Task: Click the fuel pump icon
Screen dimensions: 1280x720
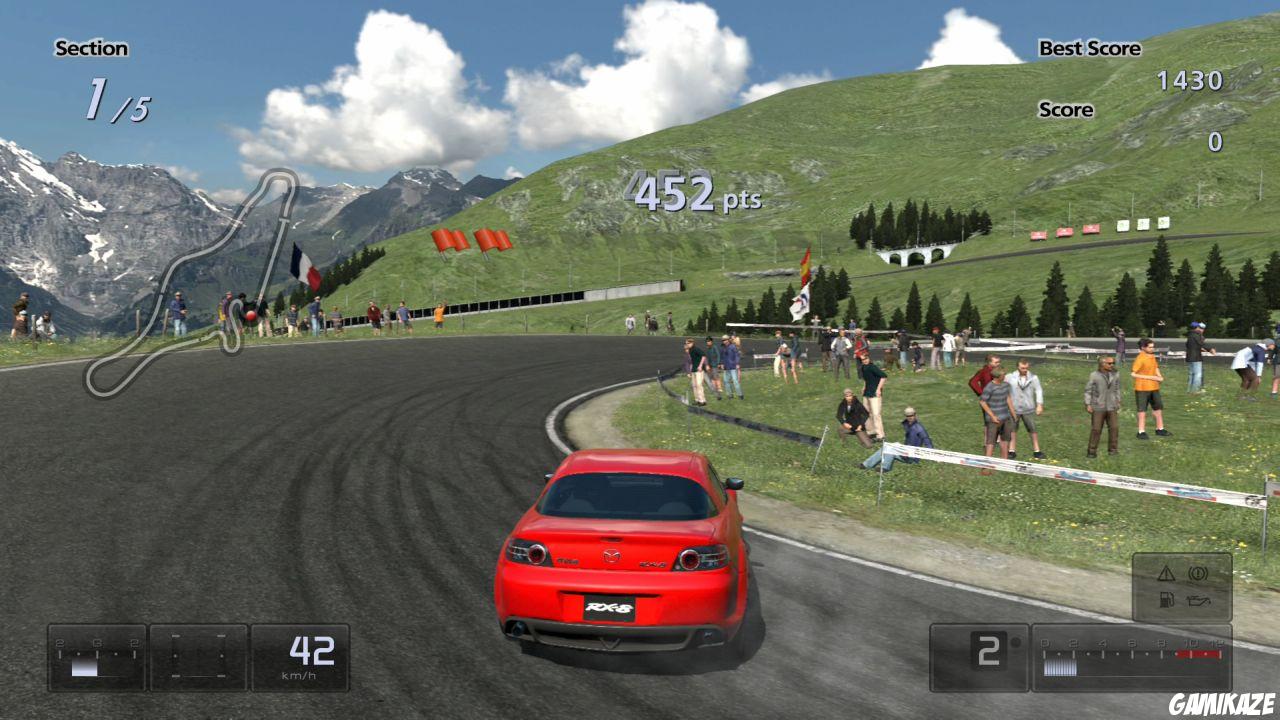Action: coord(1165,600)
